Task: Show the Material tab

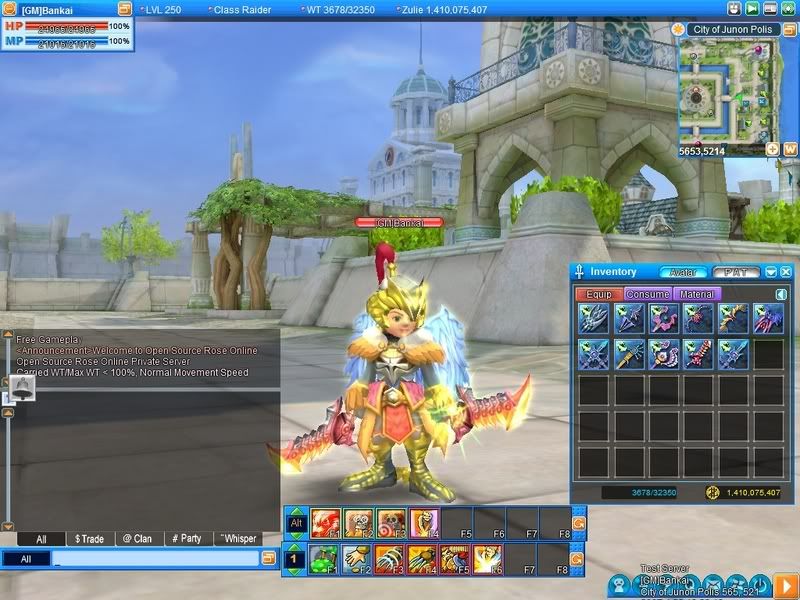Action: tap(695, 294)
